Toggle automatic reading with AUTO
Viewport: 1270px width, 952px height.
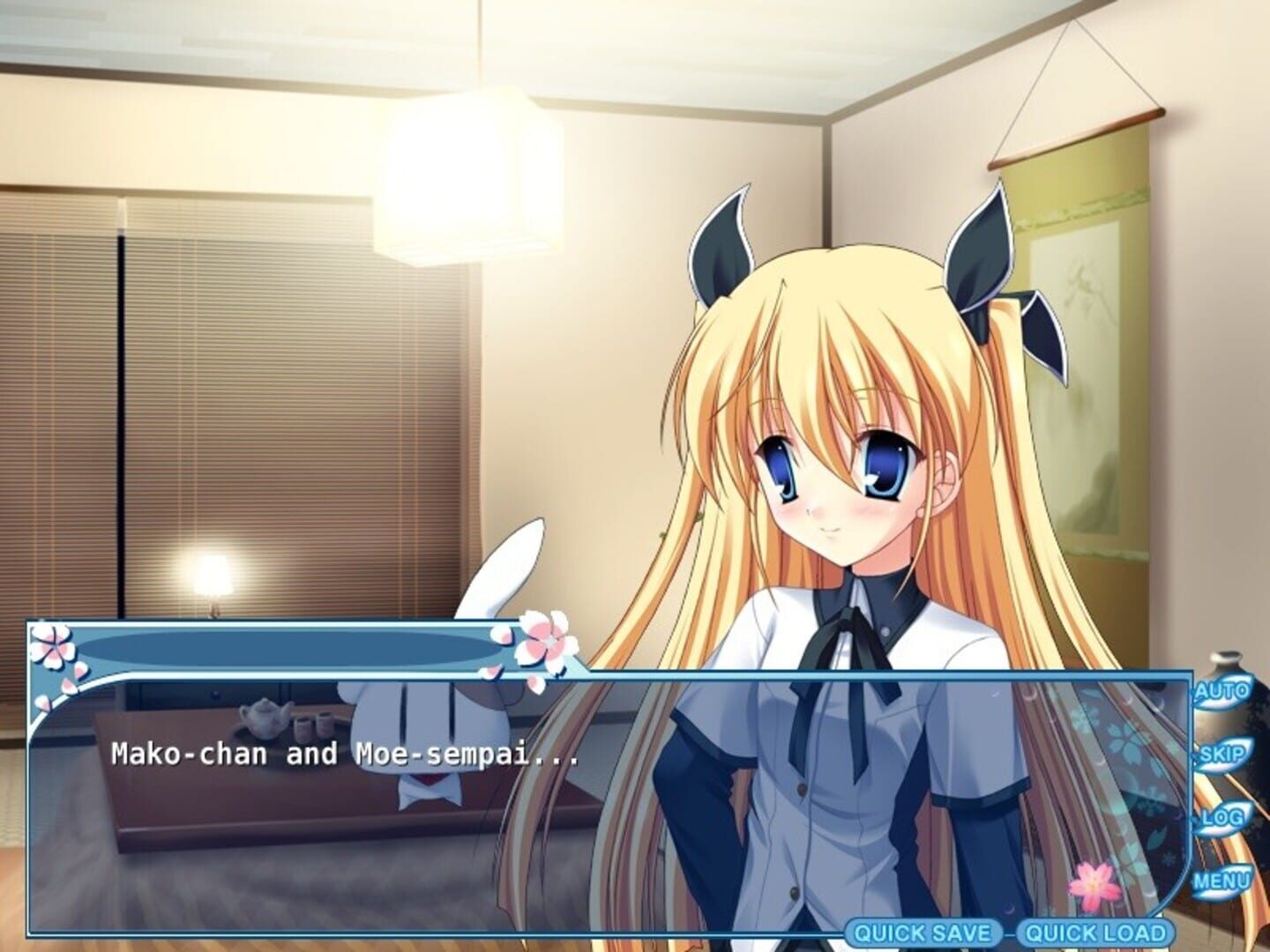pos(1224,692)
